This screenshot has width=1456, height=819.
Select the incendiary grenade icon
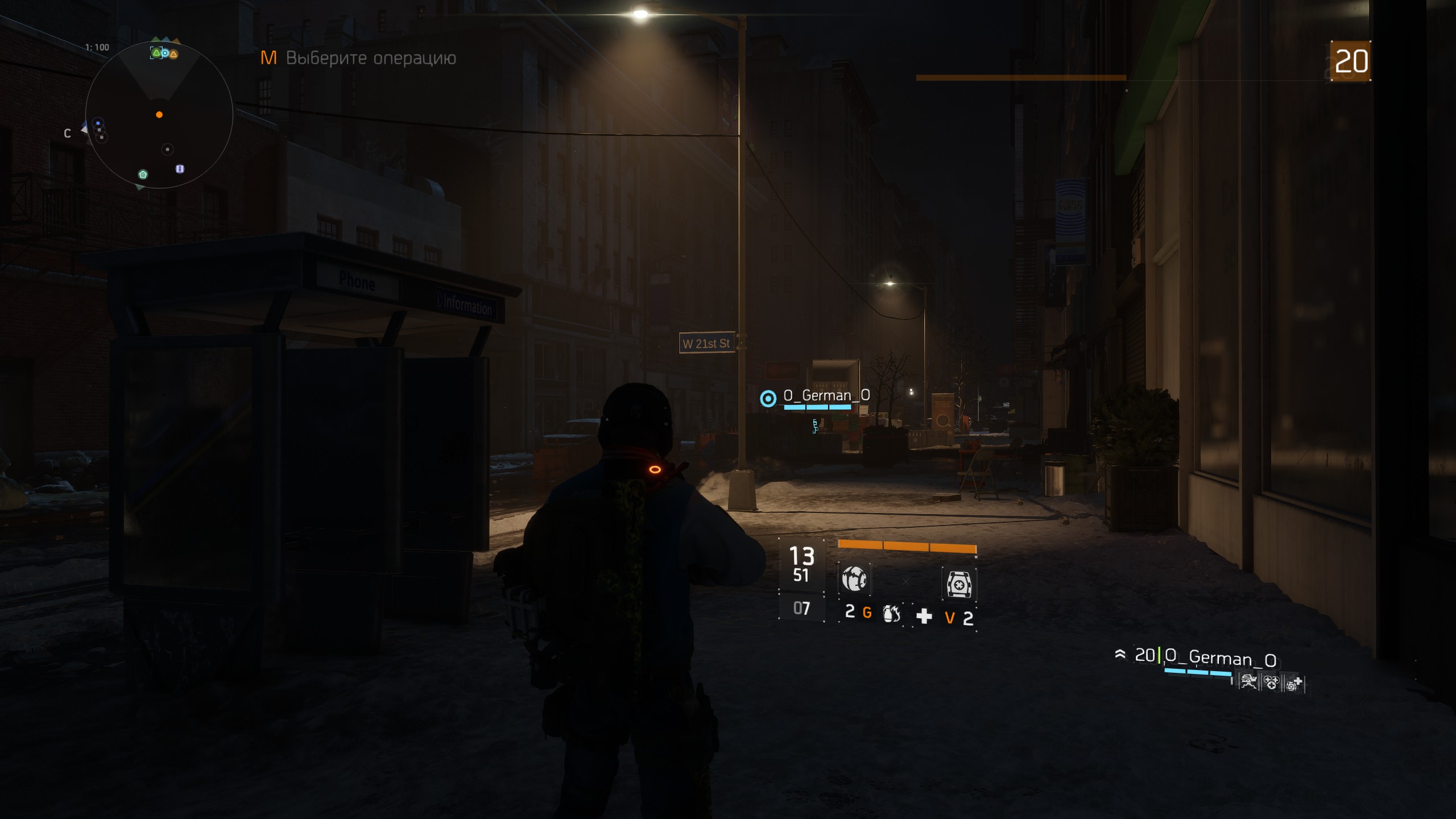click(891, 614)
